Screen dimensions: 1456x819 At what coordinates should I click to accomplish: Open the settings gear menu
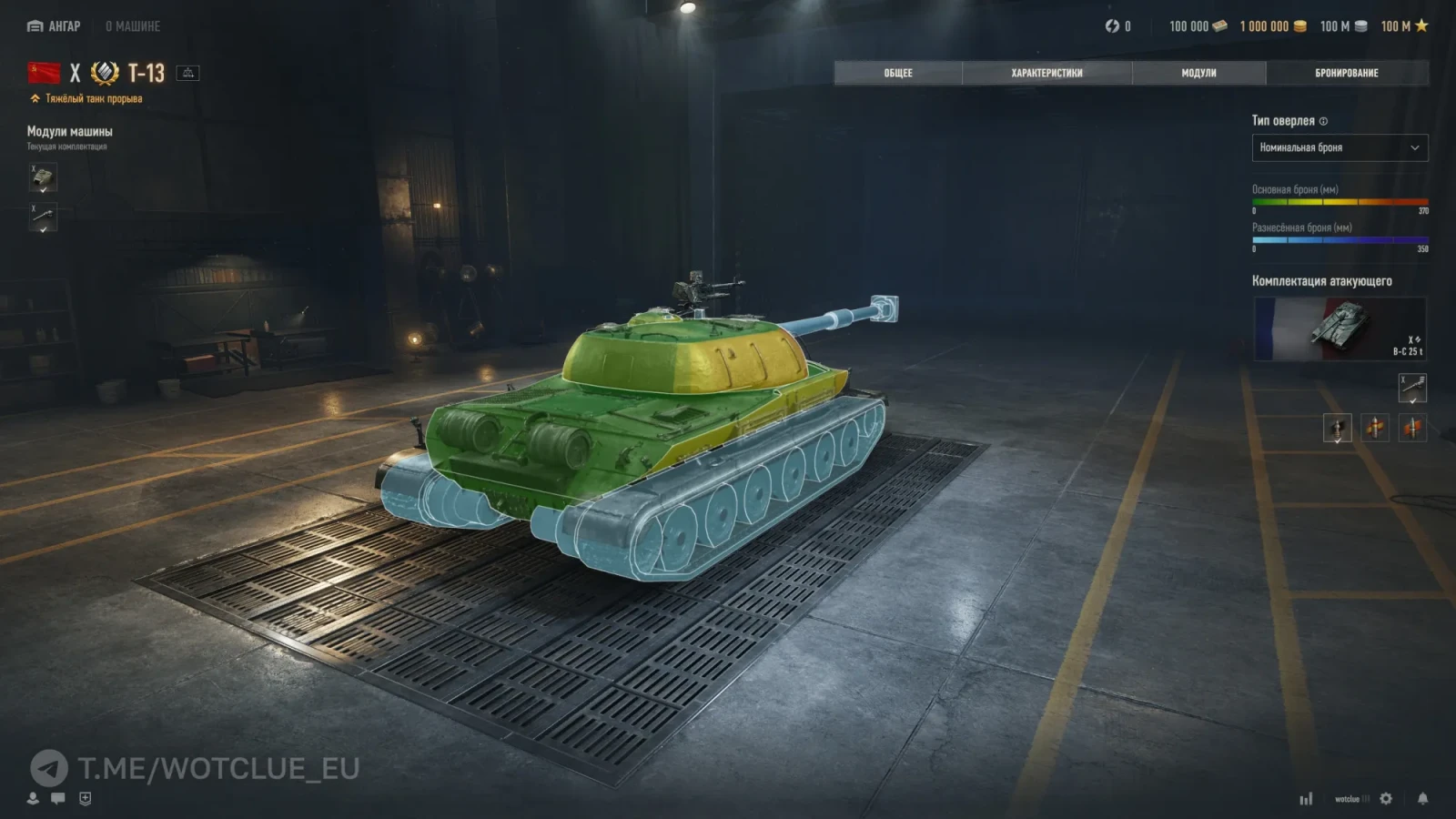click(1386, 798)
